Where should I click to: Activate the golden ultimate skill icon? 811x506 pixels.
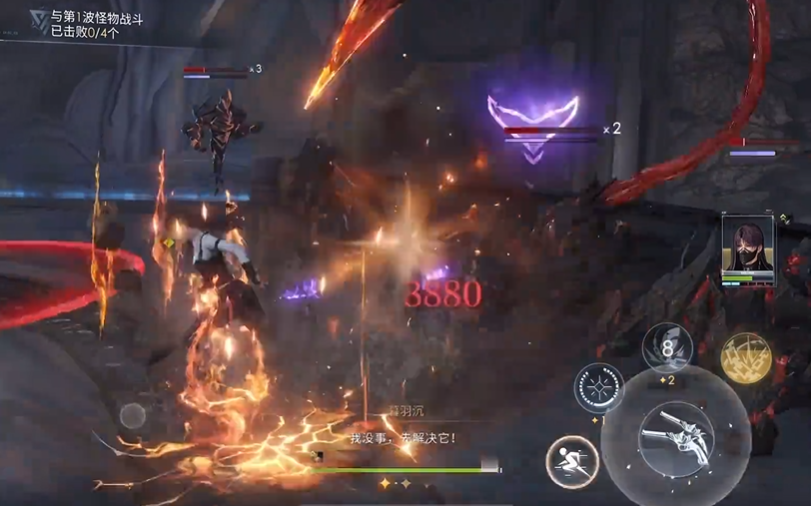coord(746,358)
